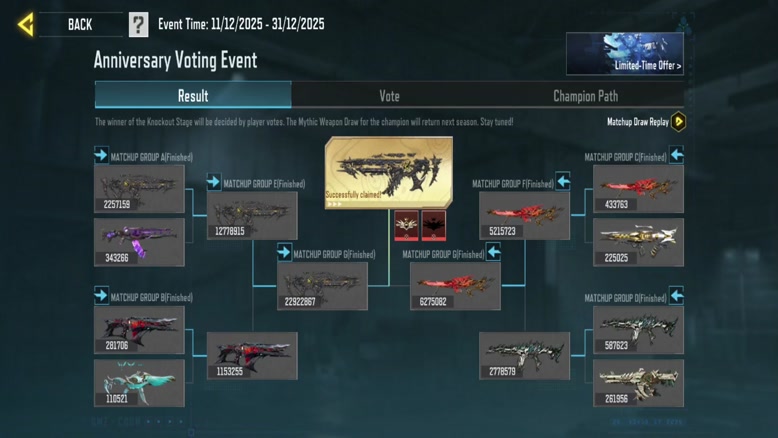
Task: Select the Result tab
Action: [x=193, y=96]
